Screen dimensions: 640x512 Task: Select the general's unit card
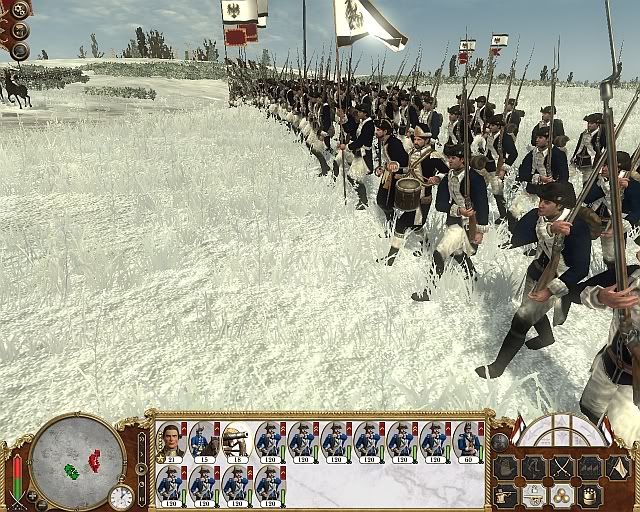tap(170, 440)
